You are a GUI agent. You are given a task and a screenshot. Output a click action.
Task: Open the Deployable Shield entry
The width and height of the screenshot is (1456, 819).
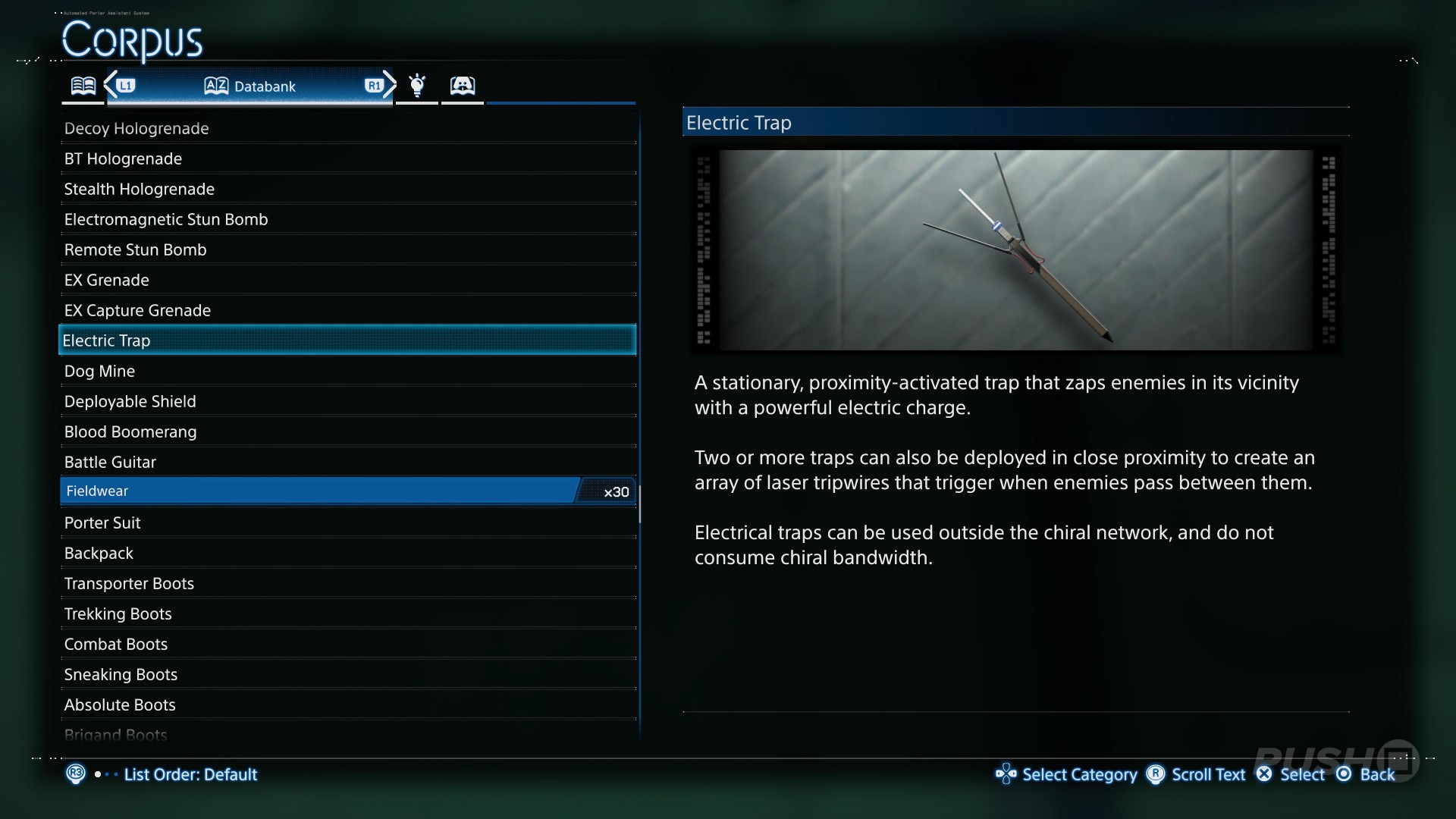pyautogui.click(x=130, y=401)
